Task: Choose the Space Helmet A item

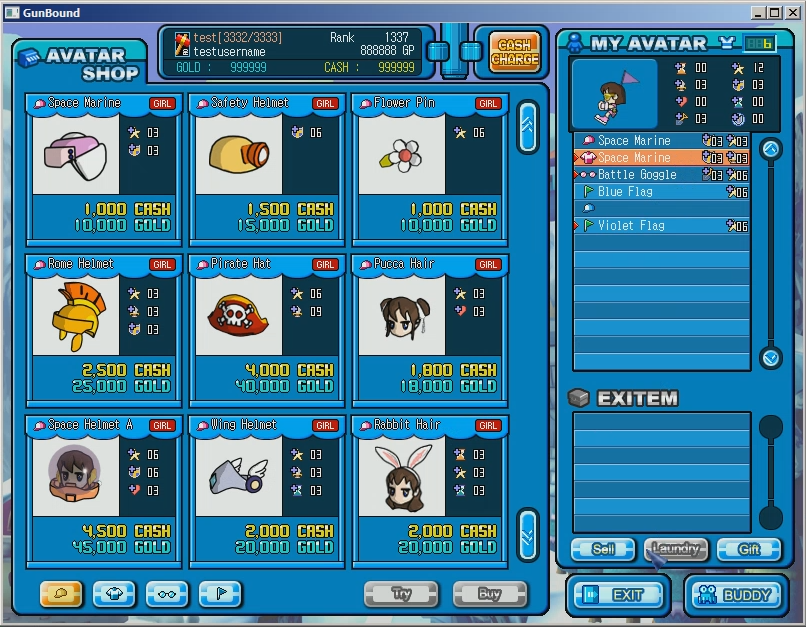Action: [x=103, y=492]
